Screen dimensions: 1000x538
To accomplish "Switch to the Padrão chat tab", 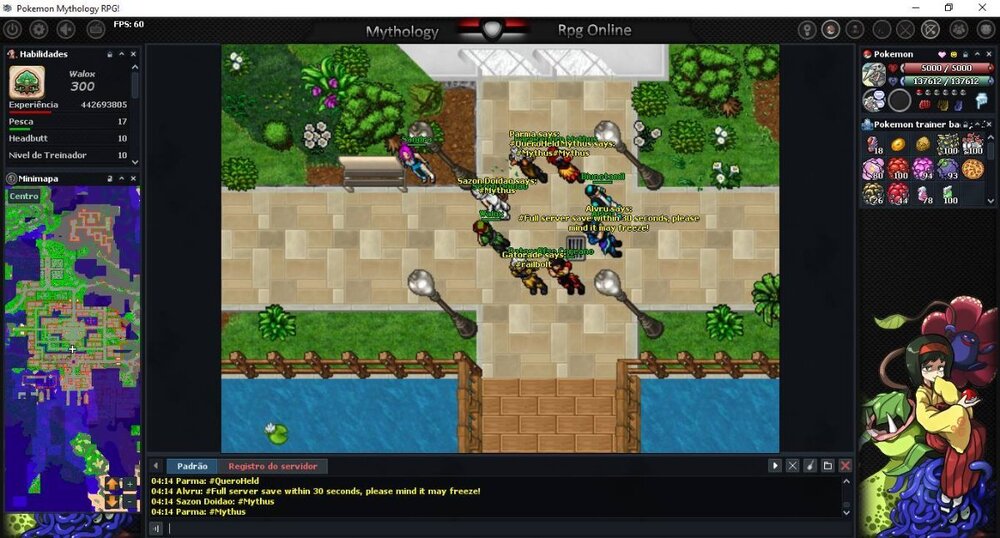I will tap(192, 466).
